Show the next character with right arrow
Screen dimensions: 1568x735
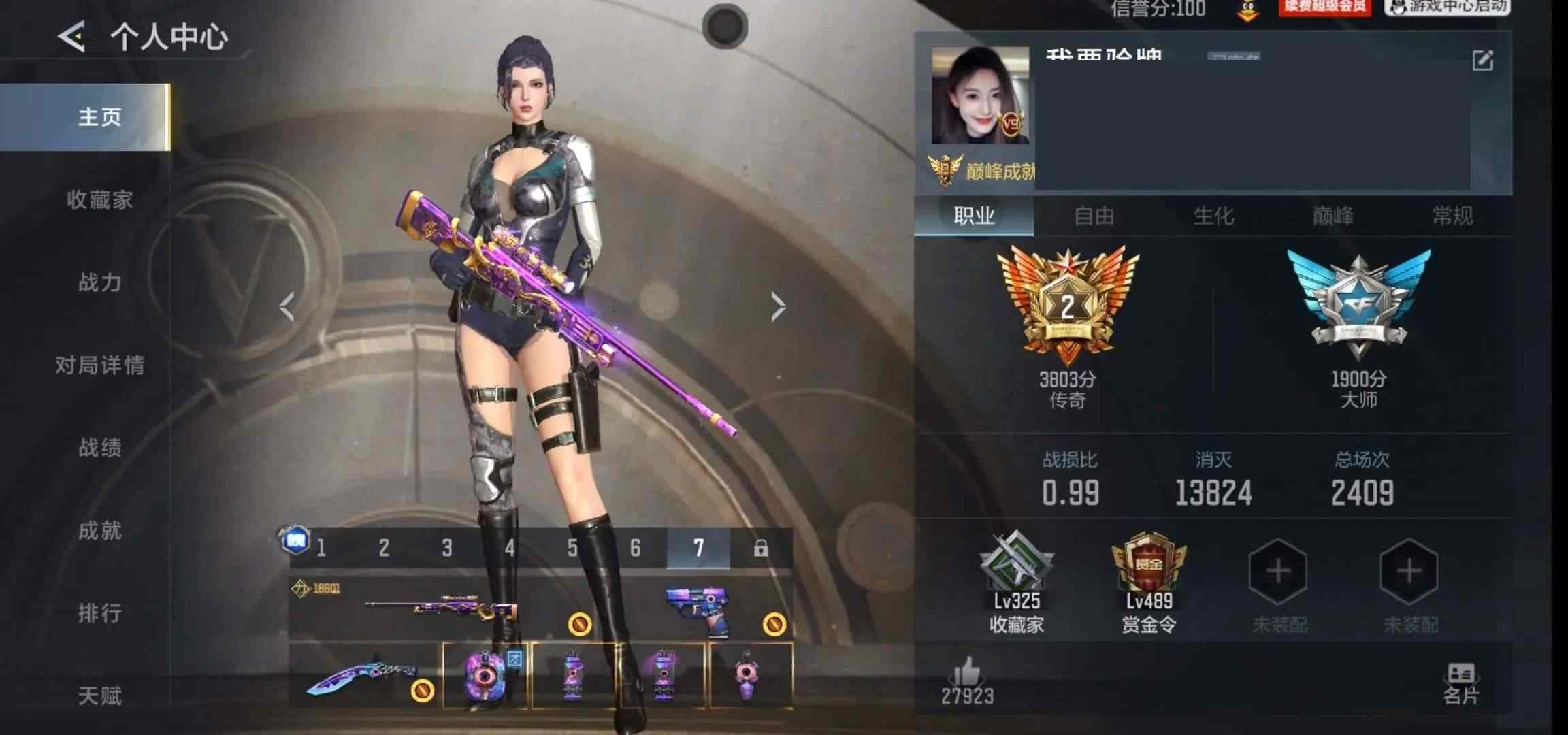point(778,307)
